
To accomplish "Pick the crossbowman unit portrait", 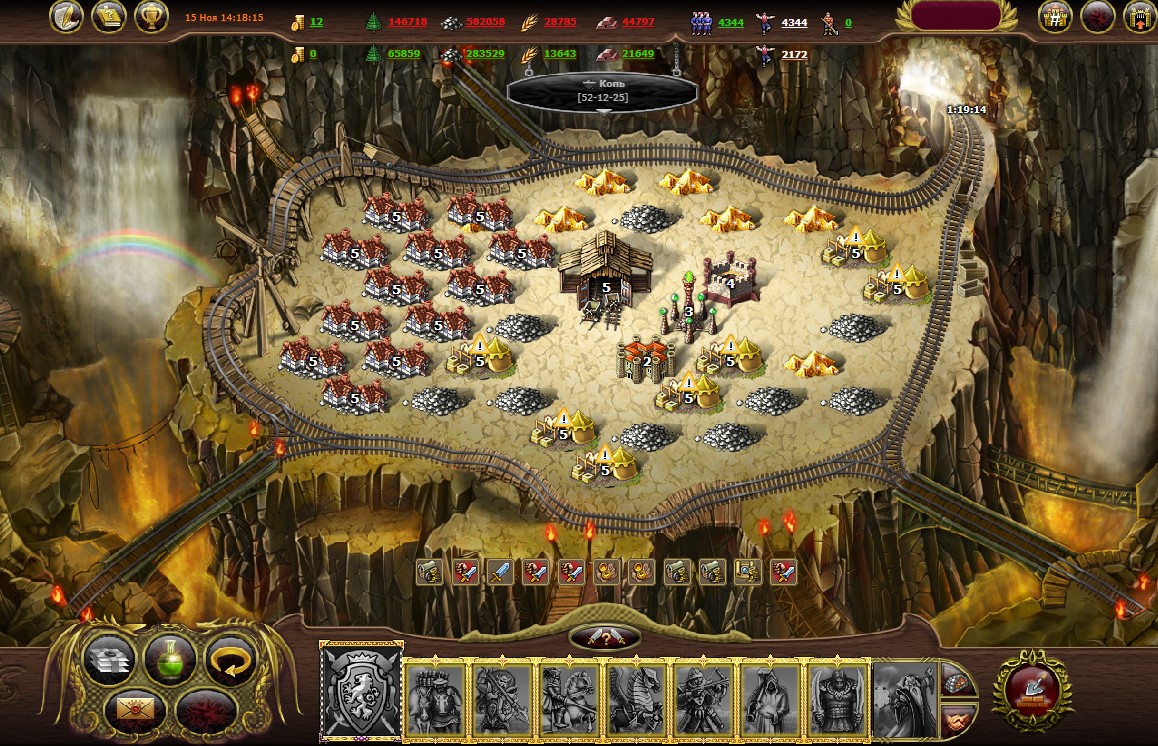I will click(703, 697).
